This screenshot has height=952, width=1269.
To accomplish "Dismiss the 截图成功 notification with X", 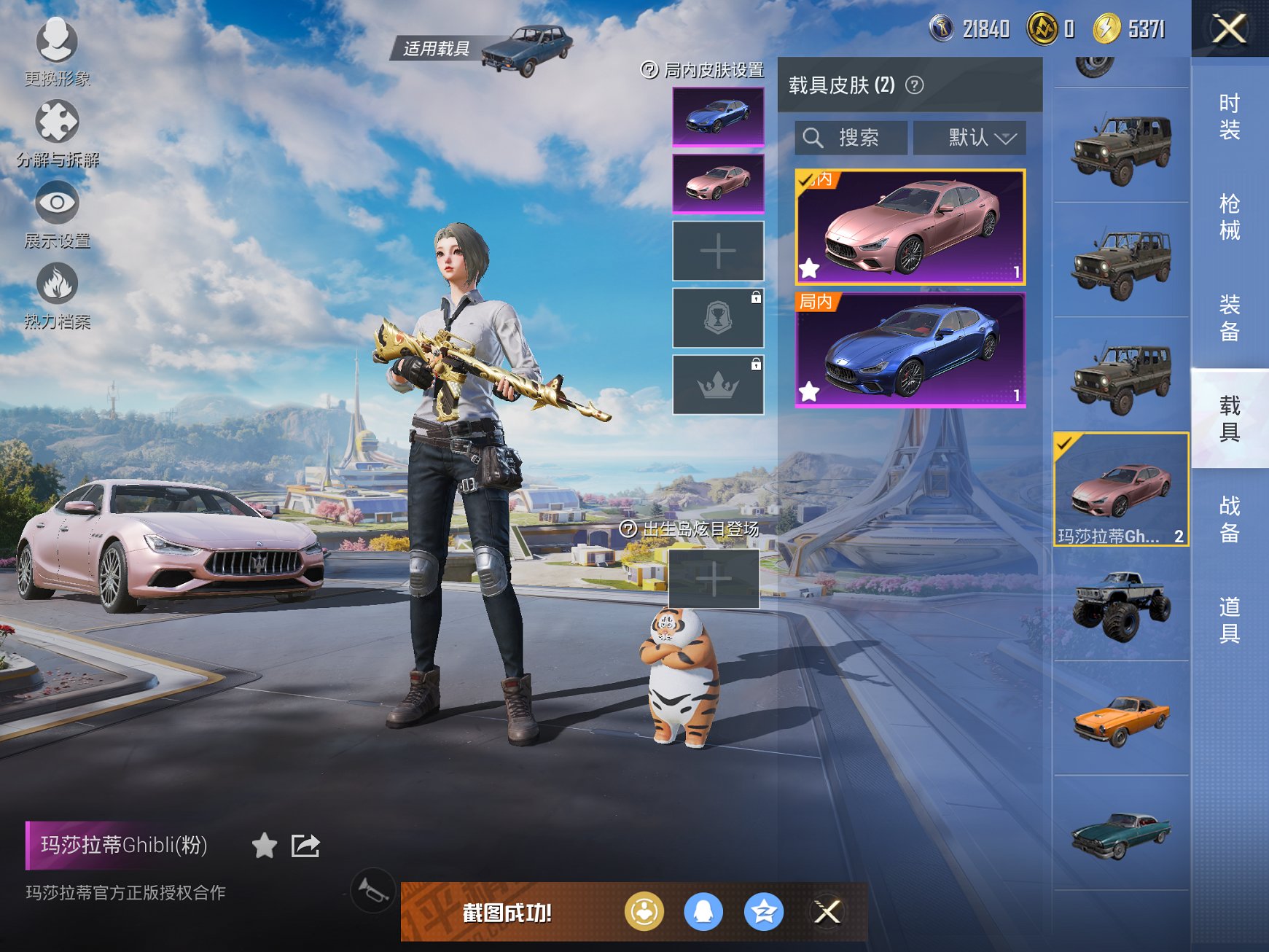I will (826, 910).
